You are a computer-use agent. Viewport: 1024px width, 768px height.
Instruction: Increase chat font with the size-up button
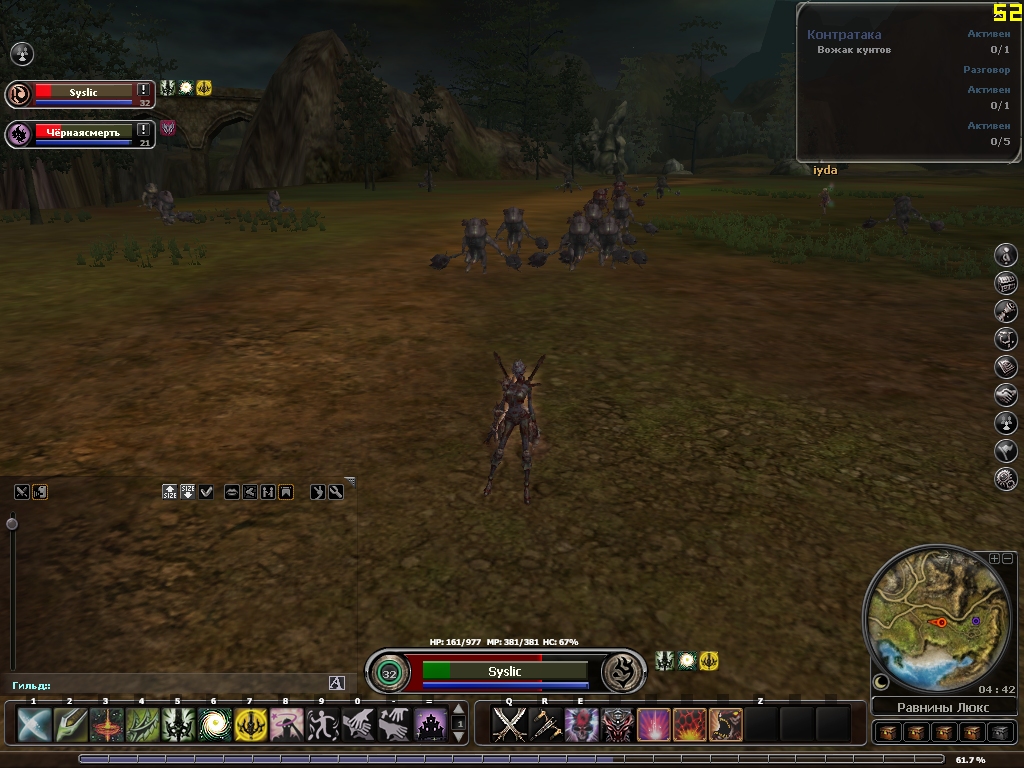[170, 491]
